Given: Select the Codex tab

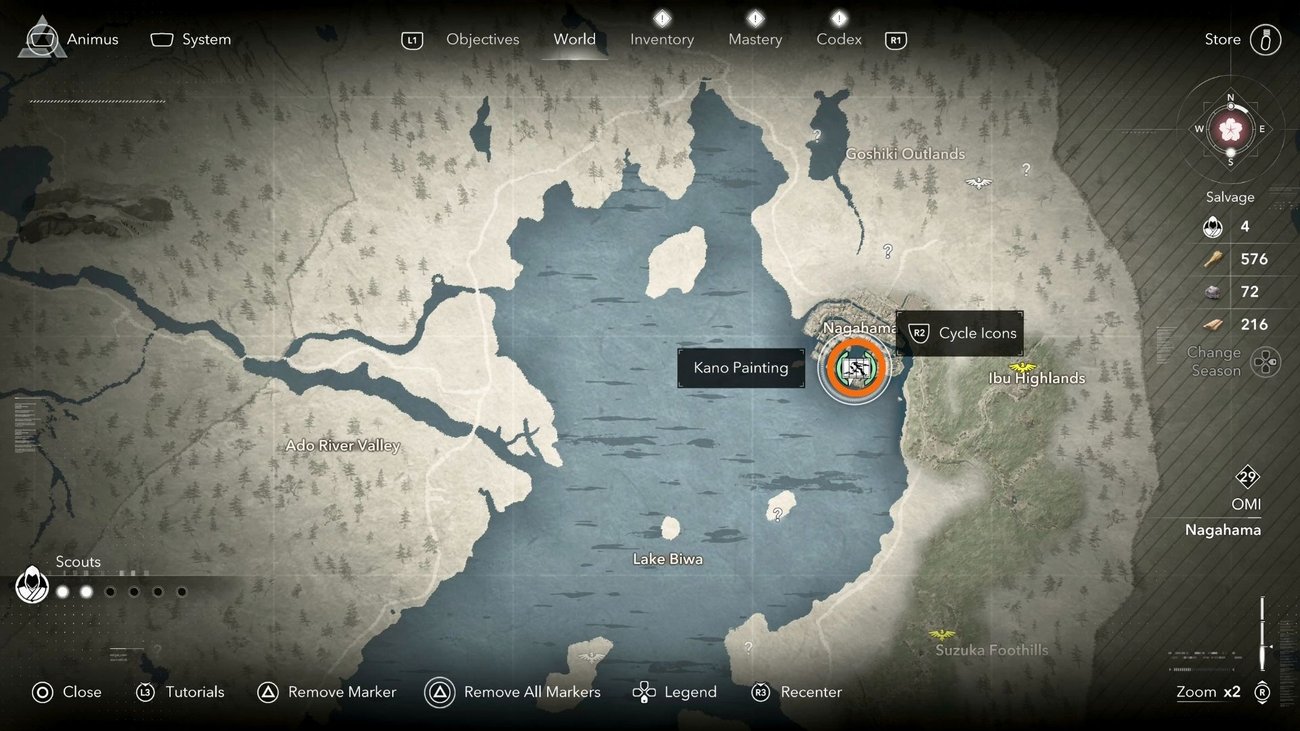Looking at the screenshot, I should [x=838, y=40].
